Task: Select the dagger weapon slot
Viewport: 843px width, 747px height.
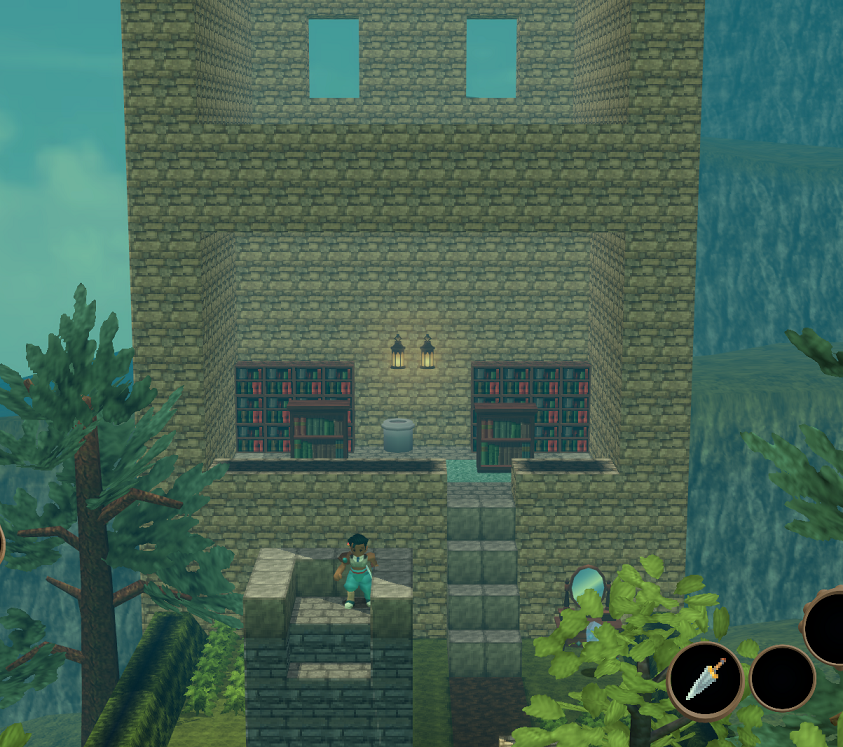Action: pos(705,680)
